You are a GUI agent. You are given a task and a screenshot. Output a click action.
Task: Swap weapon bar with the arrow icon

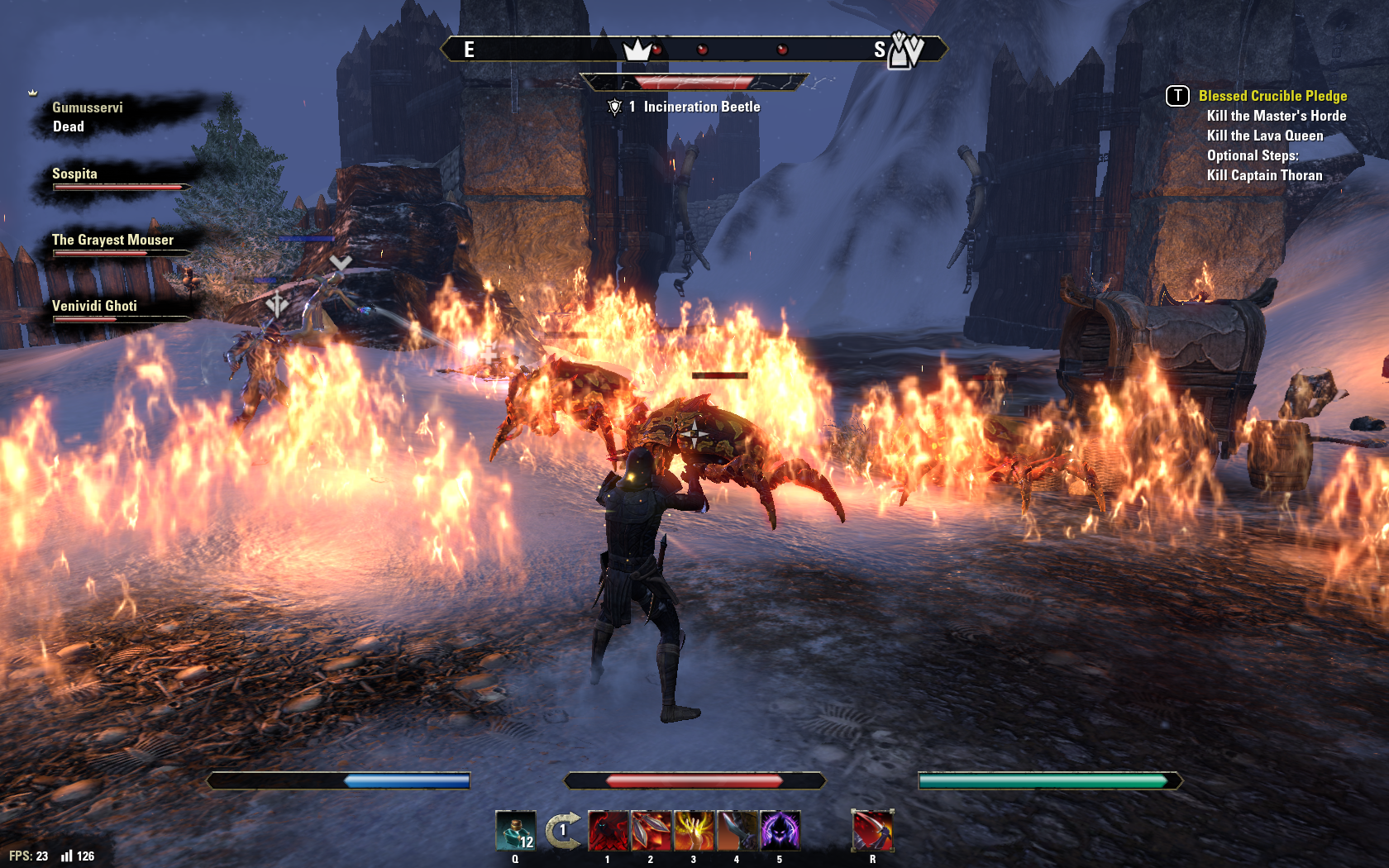(x=563, y=830)
